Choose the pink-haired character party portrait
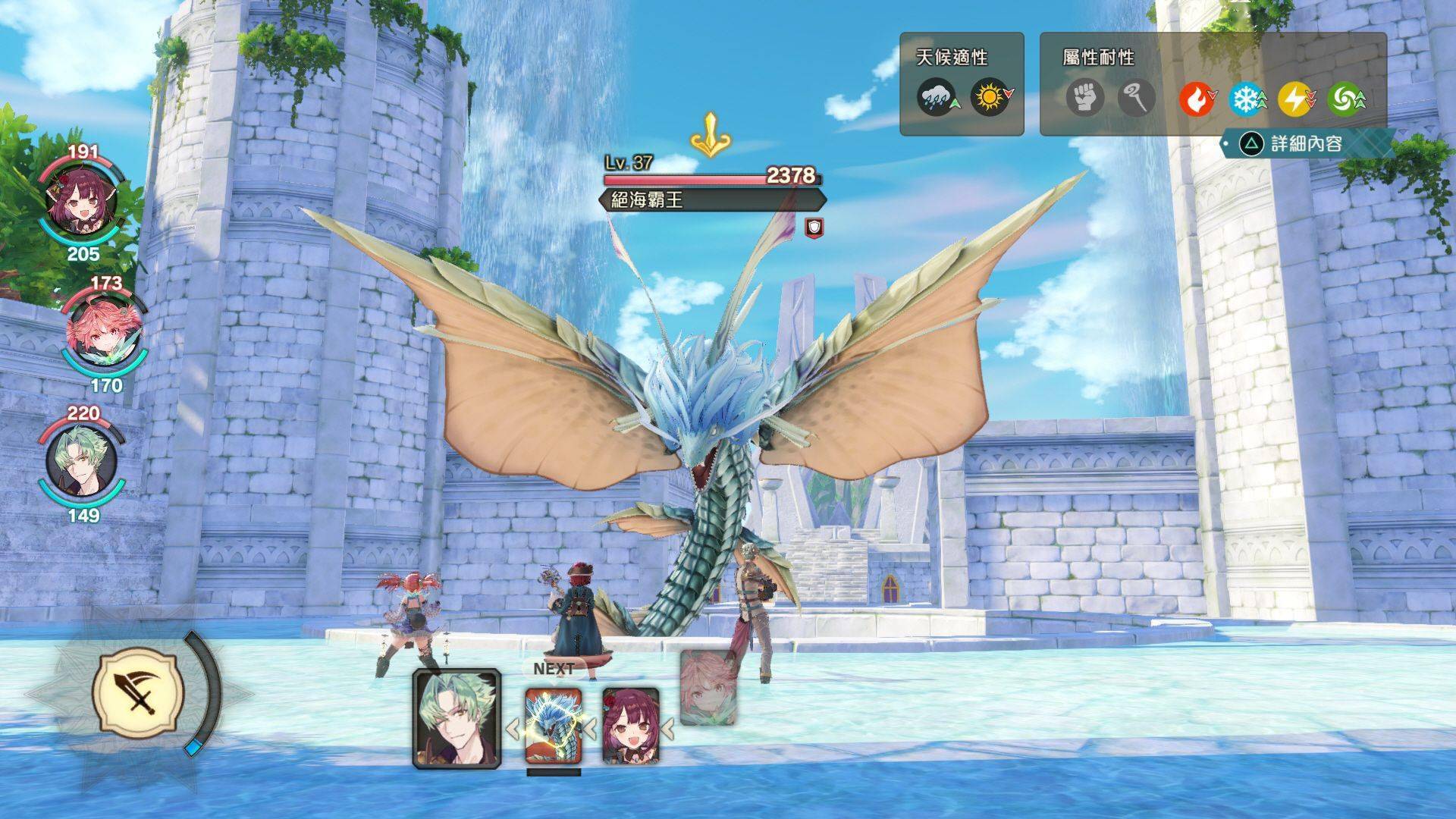Viewport: 1456px width, 819px height. tap(104, 334)
